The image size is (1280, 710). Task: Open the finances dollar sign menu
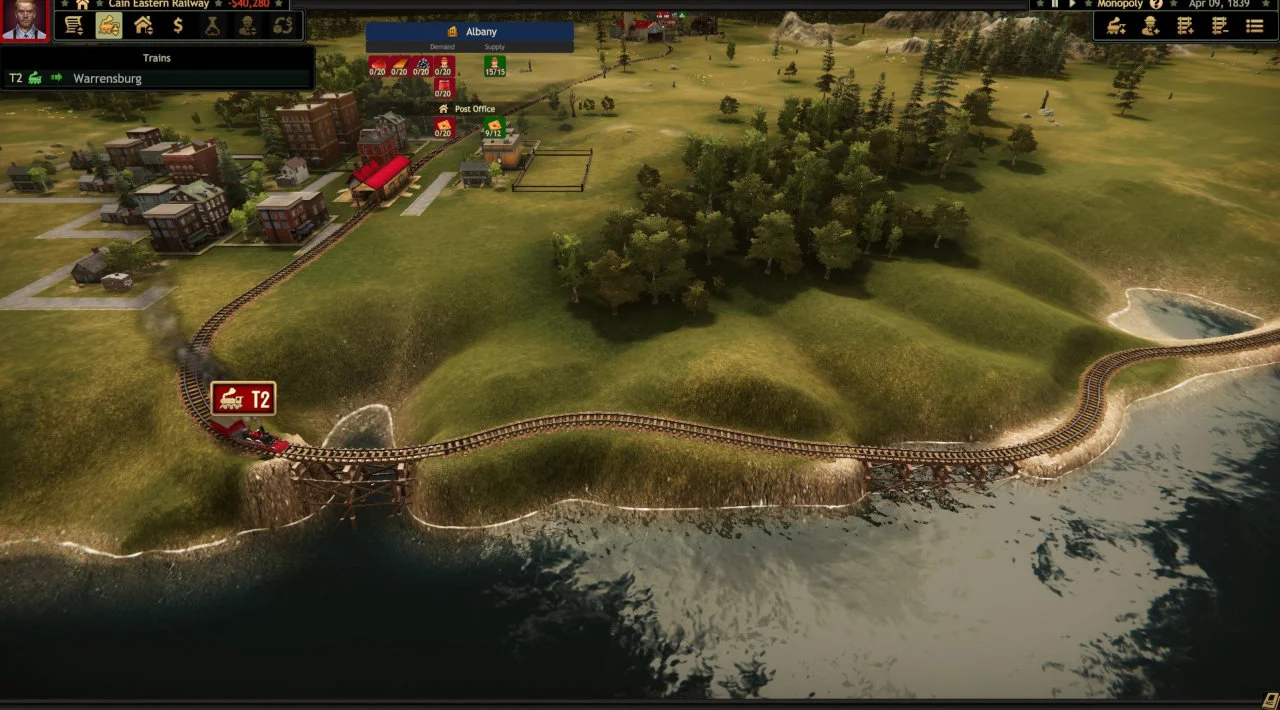pos(178,25)
